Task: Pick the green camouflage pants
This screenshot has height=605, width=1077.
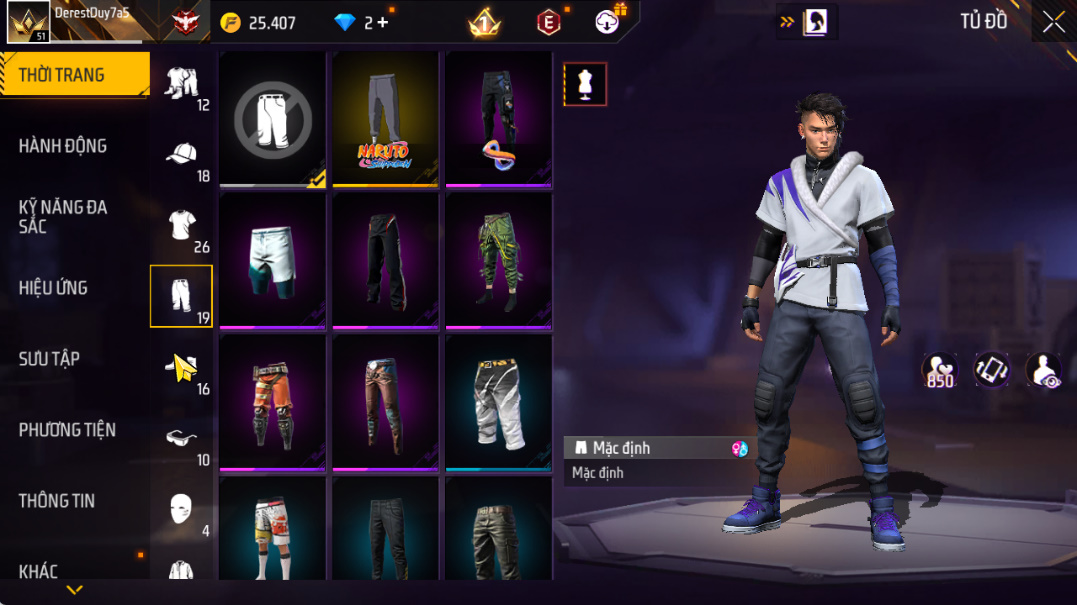Action: pos(498,259)
